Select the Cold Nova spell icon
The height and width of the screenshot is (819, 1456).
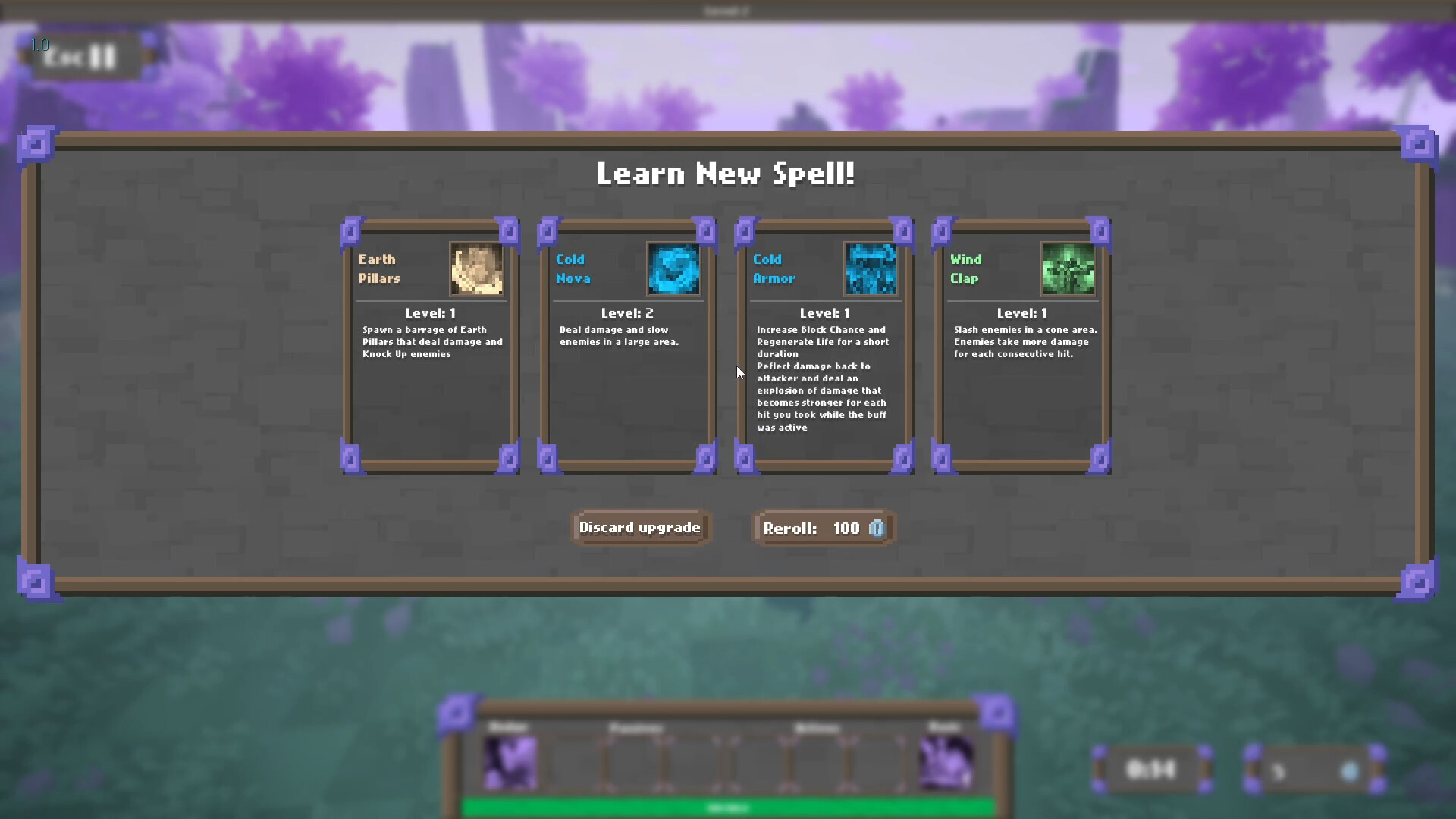(673, 269)
